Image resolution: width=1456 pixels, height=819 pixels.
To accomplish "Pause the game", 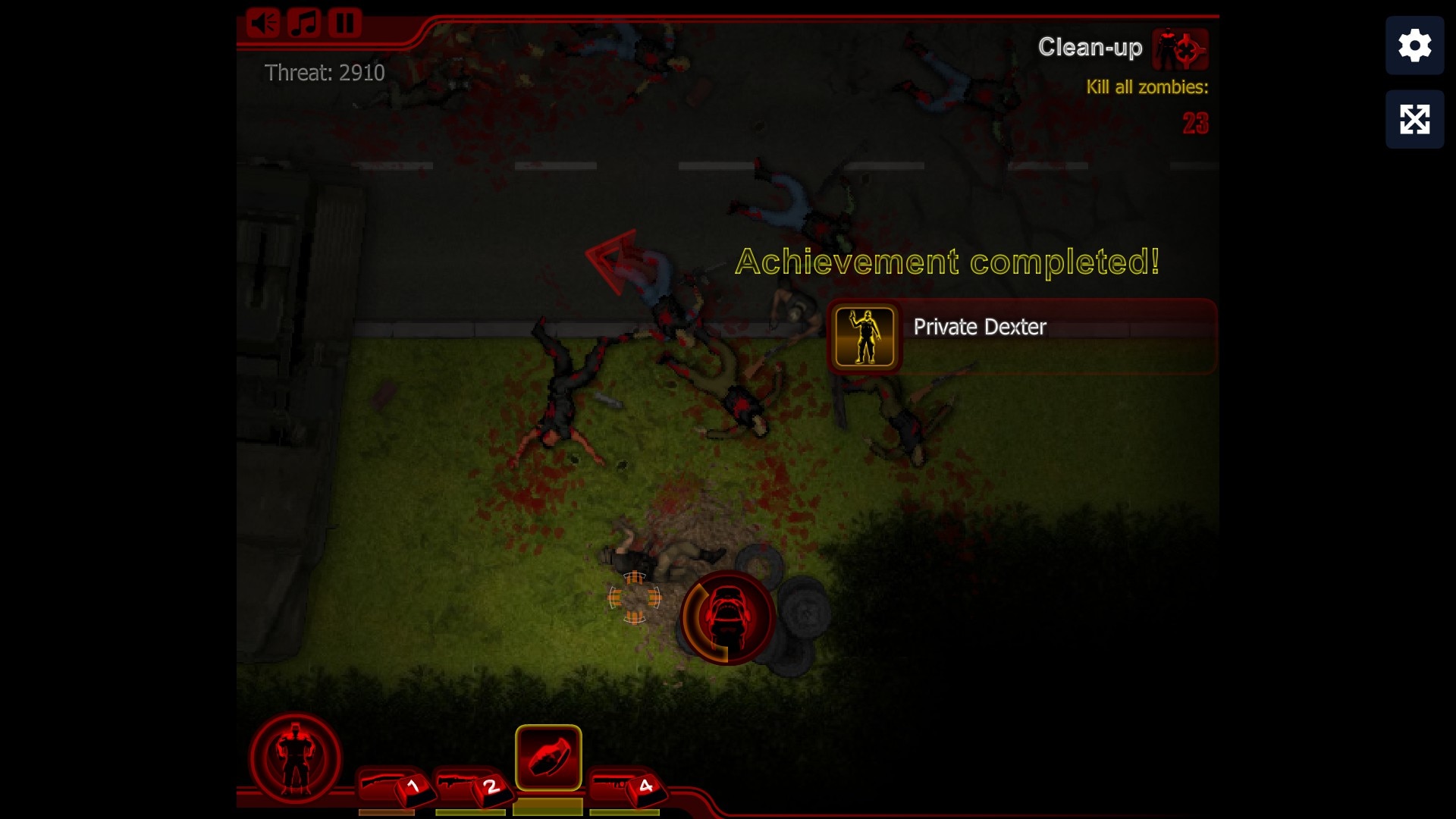I will tap(345, 23).
